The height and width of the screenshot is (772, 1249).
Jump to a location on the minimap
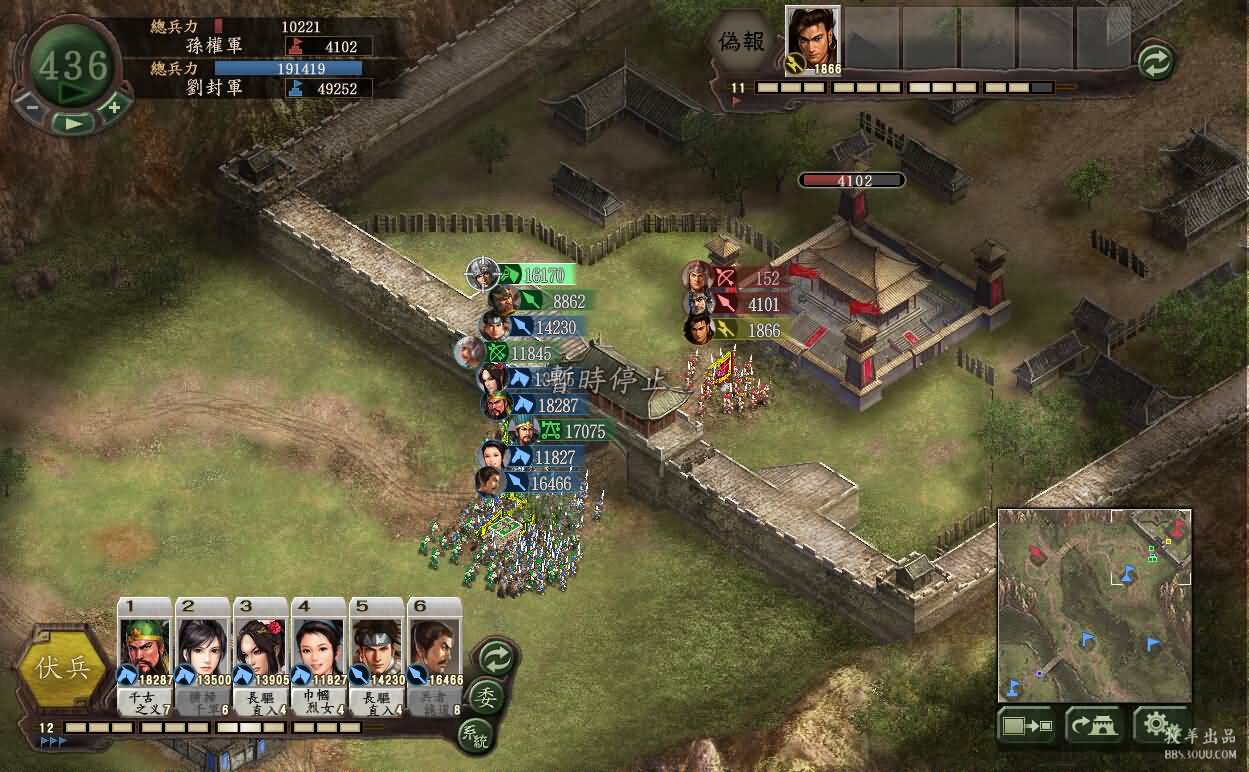[x=1094, y=605]
